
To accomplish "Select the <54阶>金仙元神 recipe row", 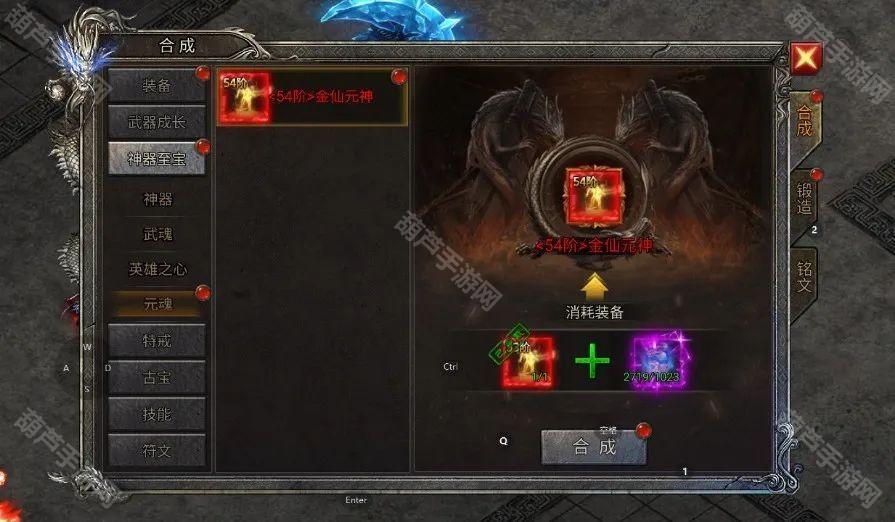I will [312, 97].
